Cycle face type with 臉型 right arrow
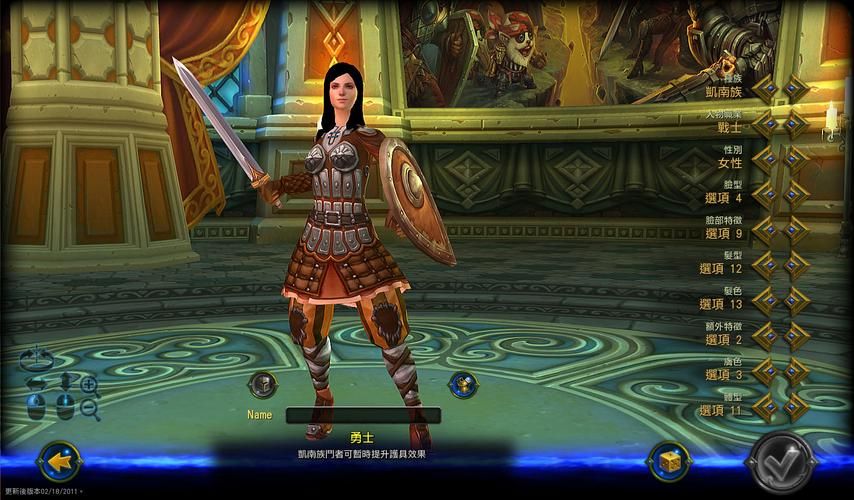The height and width of the screenshot is (500, 854). pyautogui.click(x=796, y=195)
